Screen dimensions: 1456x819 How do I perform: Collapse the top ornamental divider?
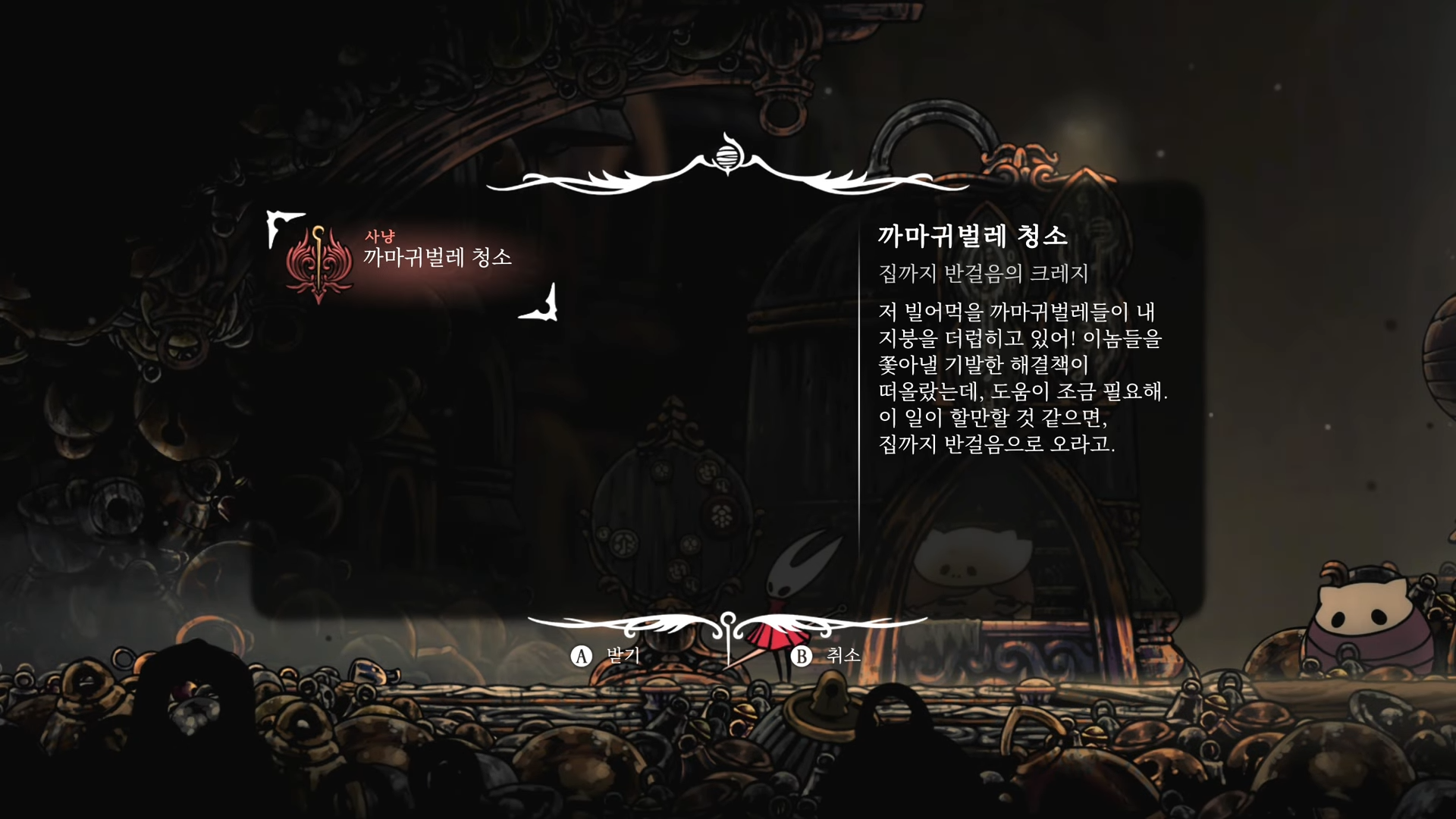click(x=727, y=176)
